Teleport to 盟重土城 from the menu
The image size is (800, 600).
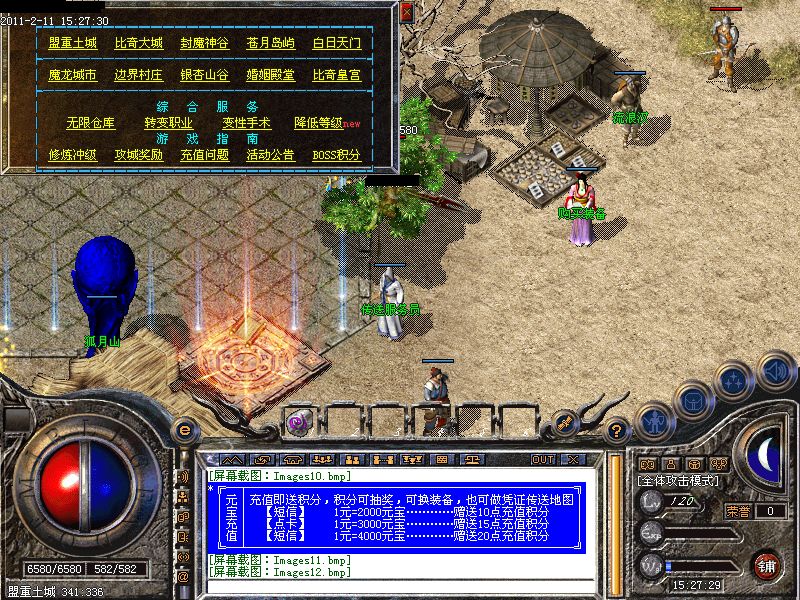click(73, 44)
